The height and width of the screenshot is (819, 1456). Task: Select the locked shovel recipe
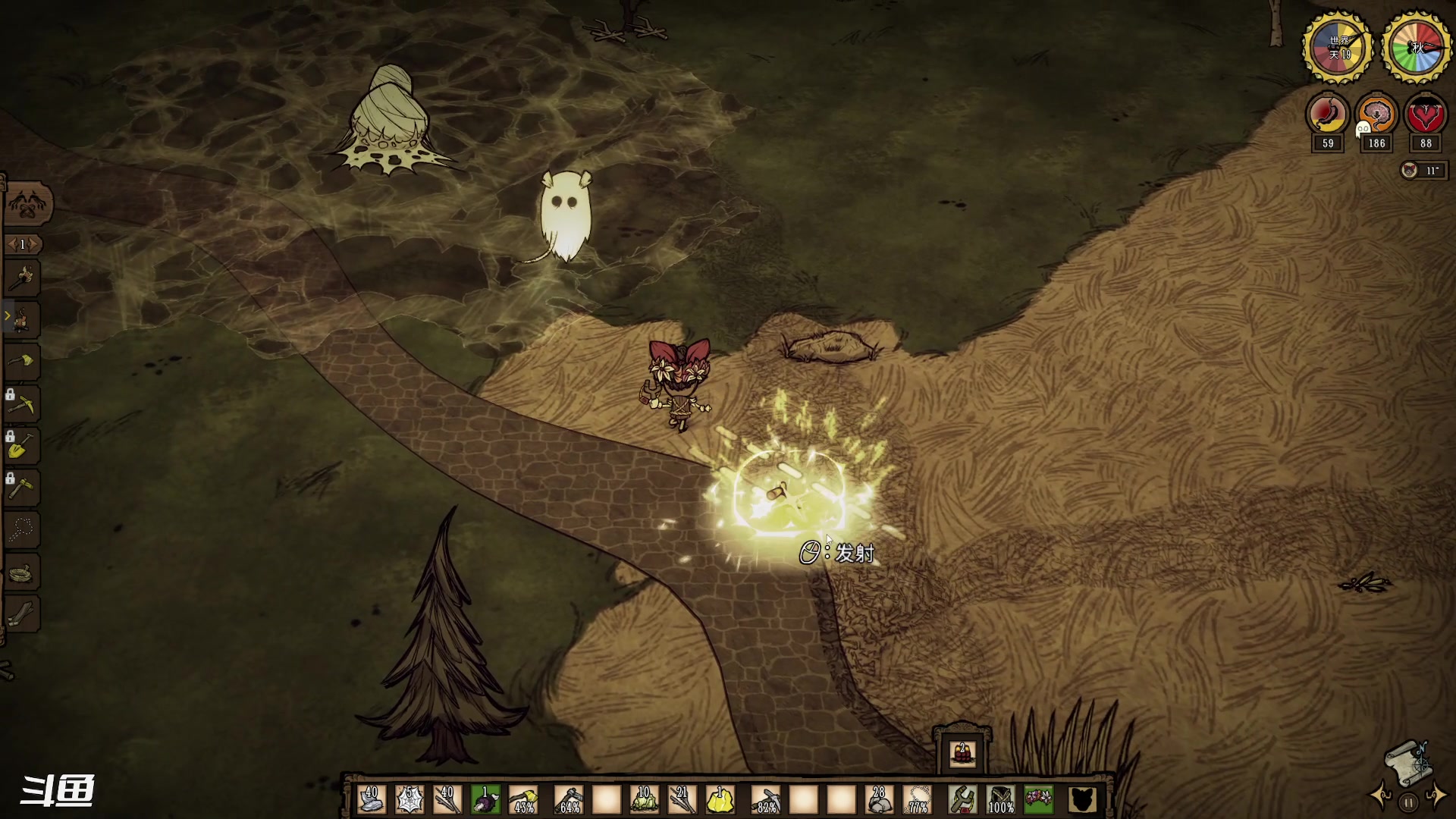[21, 446]
